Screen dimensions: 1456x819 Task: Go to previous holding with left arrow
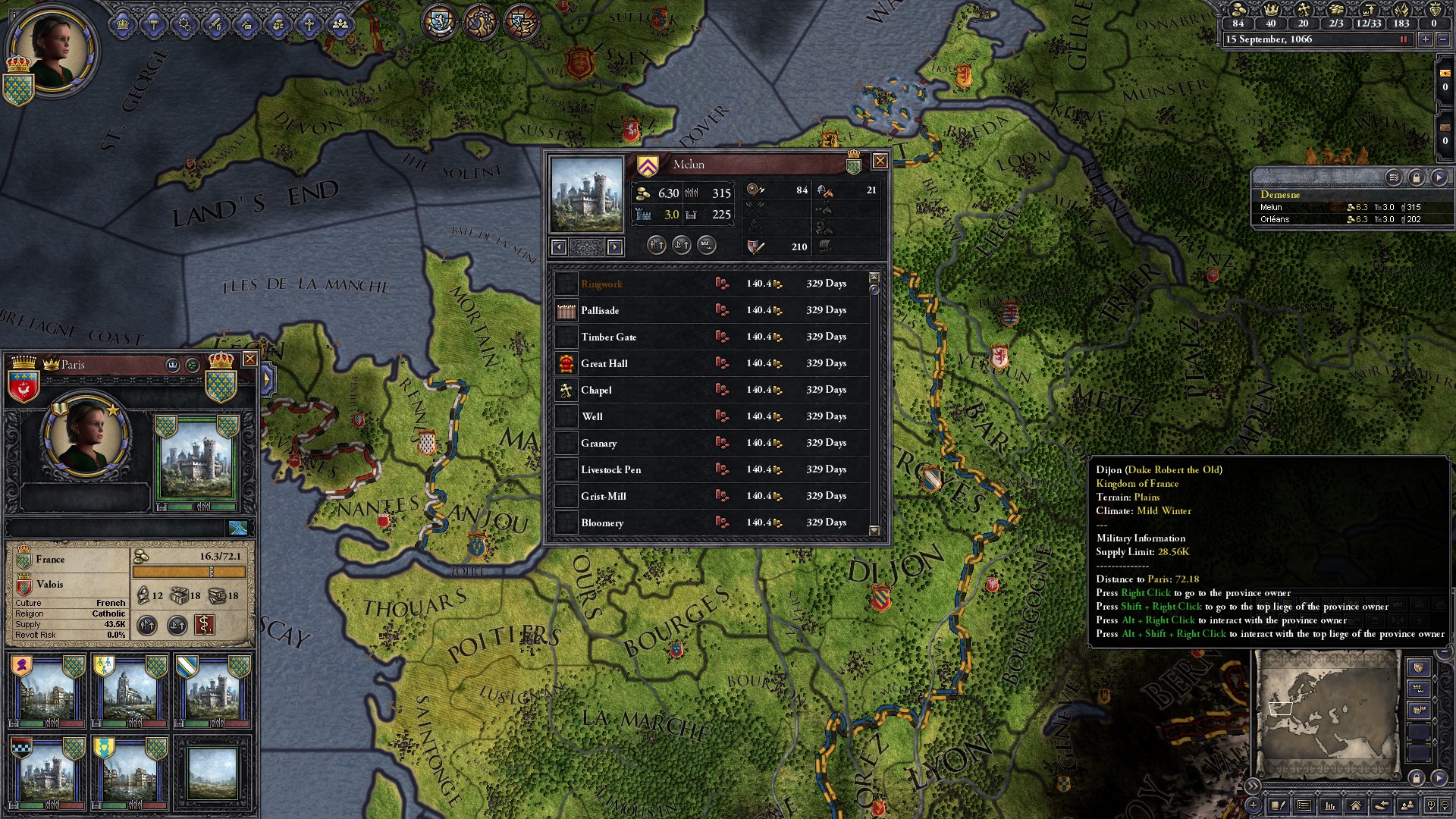tap(559, 247)
